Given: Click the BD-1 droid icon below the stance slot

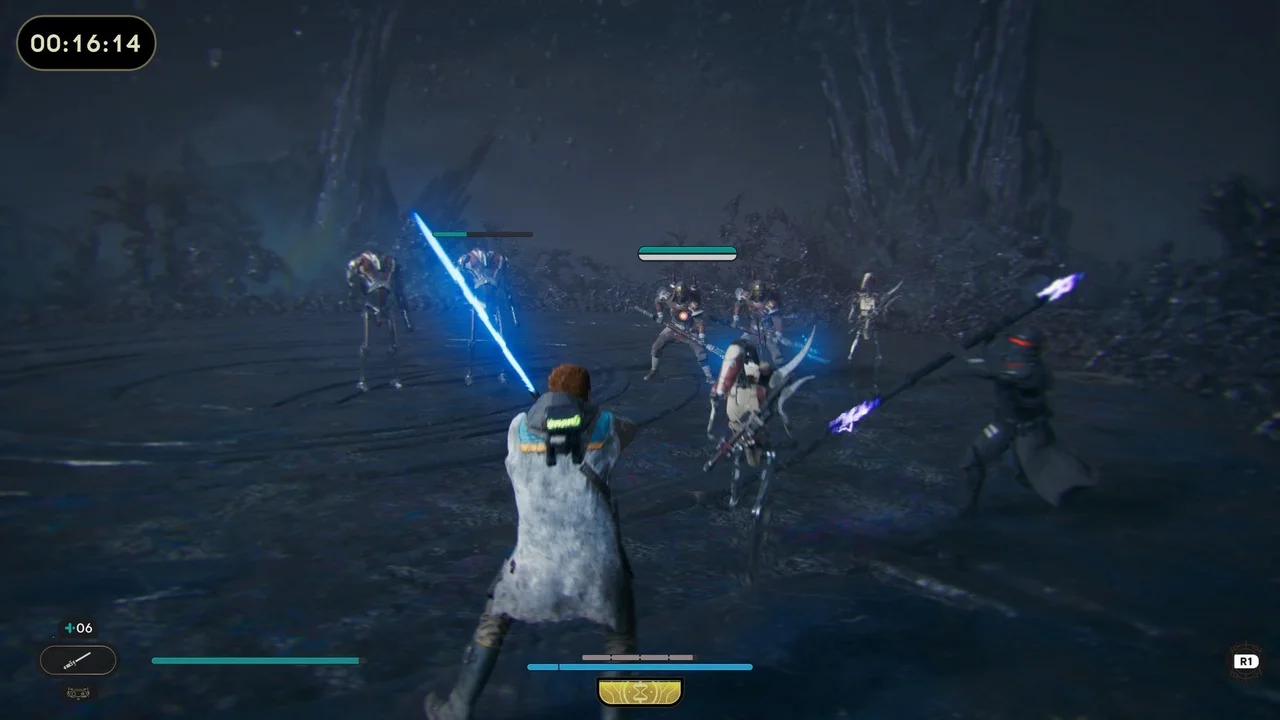Looking at the screenshot, I should [x=78, y=692].
